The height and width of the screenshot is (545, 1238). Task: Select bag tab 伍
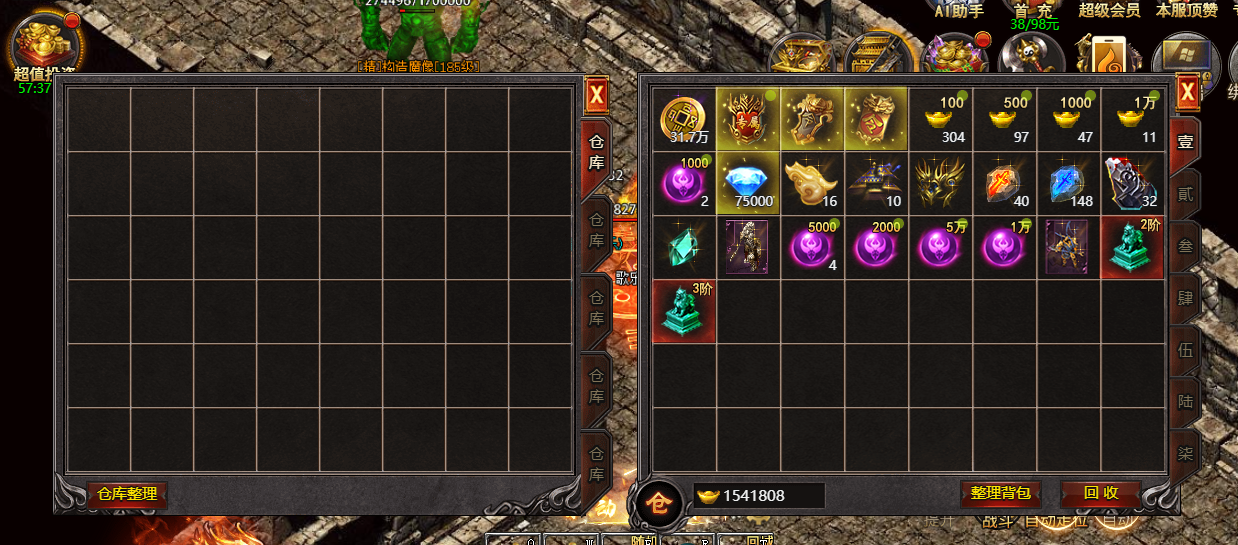[1185, 350]
